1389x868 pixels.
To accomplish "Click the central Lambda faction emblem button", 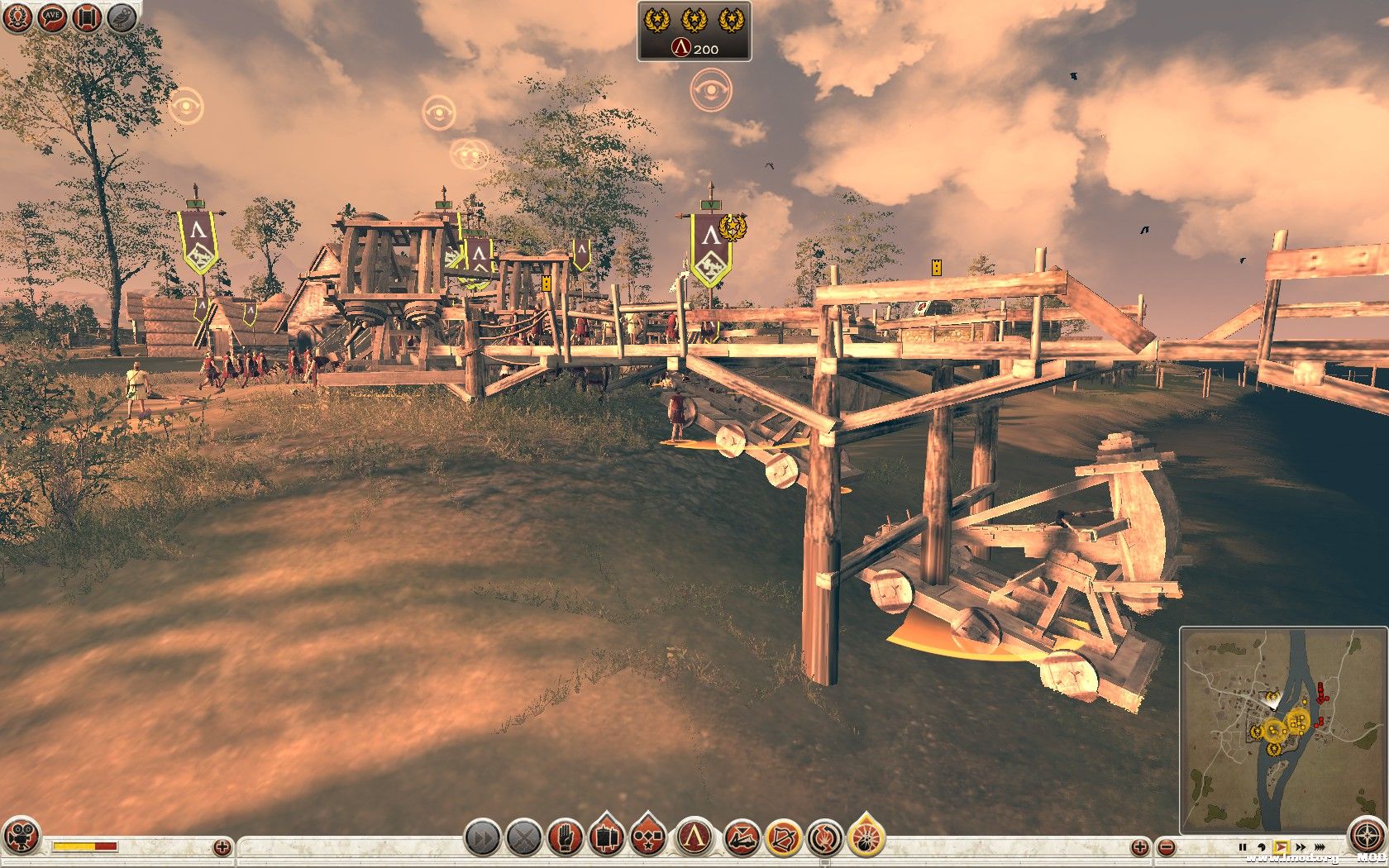I will (696, 837).
